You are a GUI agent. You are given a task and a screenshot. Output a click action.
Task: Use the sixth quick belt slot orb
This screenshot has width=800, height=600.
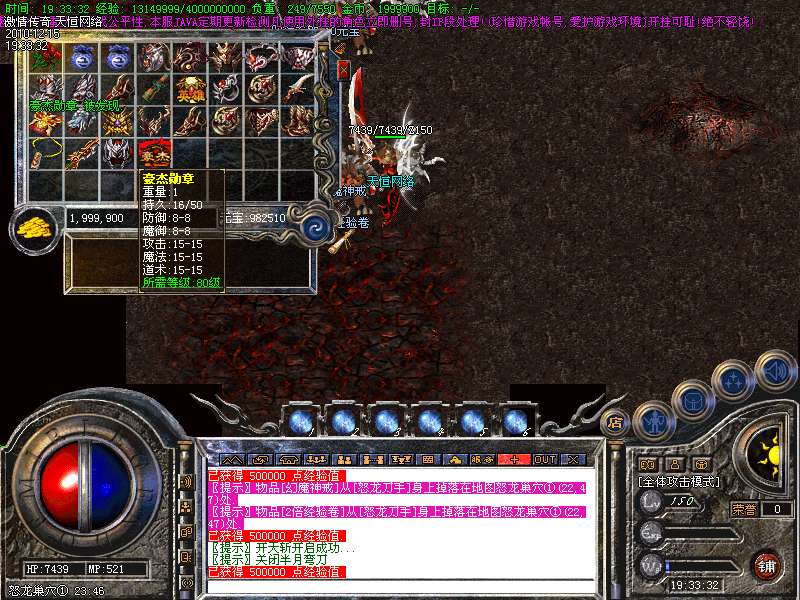(515, 421)
